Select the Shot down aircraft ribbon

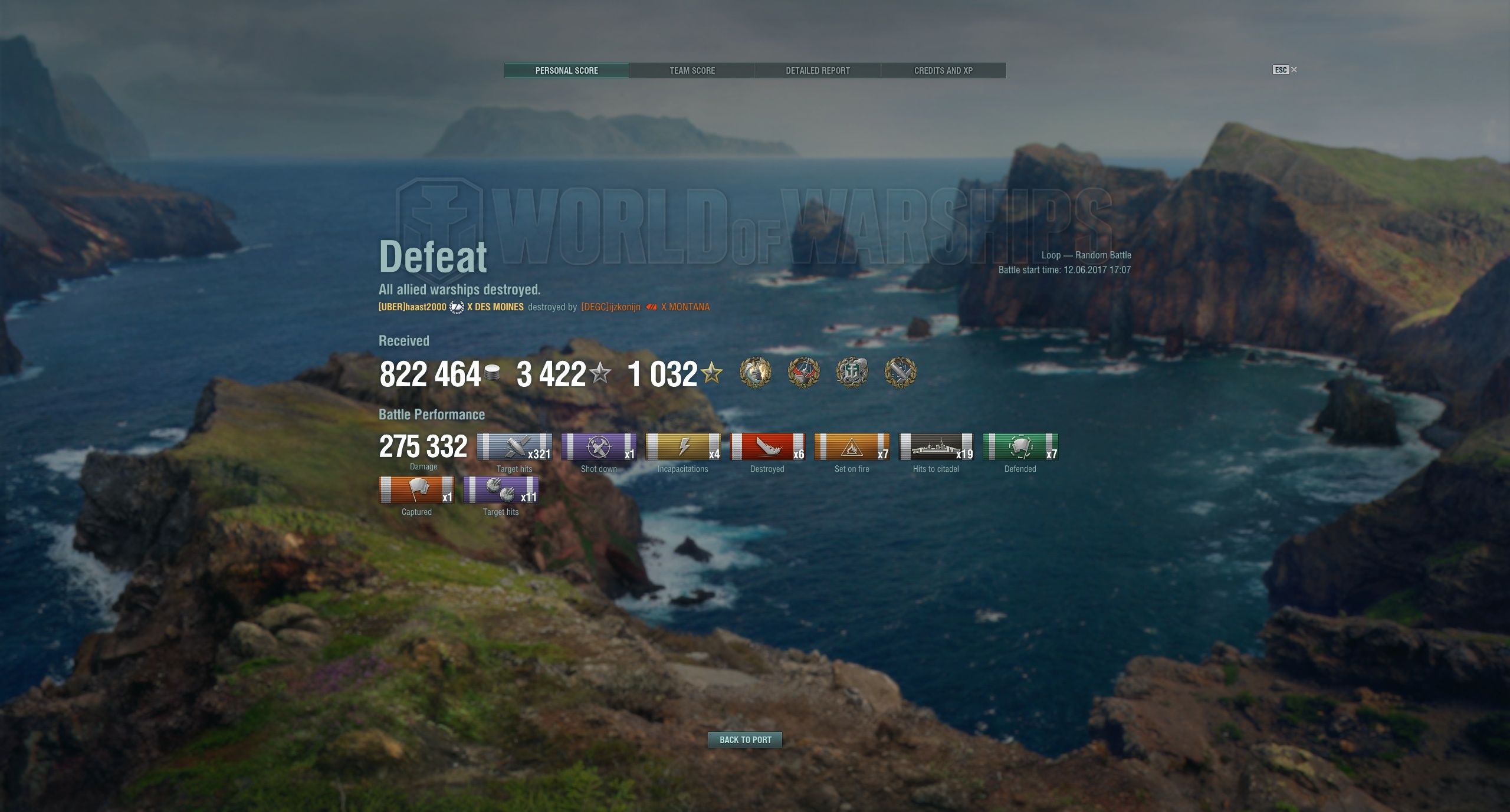pyautogui.click(x=599, y=447)
